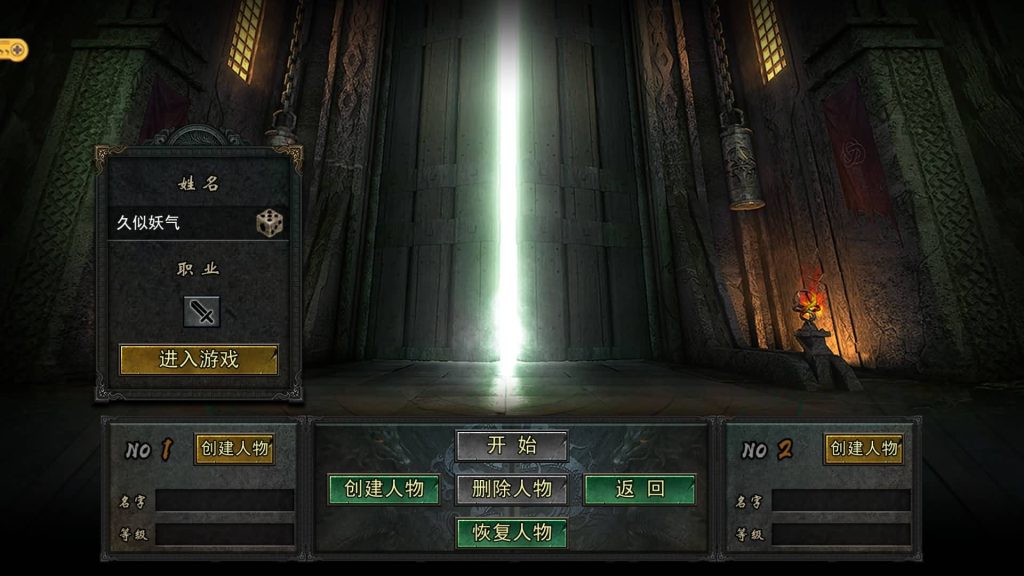Create a character in slot NO 1
The image size is (1024, 576).
(235, 449)
